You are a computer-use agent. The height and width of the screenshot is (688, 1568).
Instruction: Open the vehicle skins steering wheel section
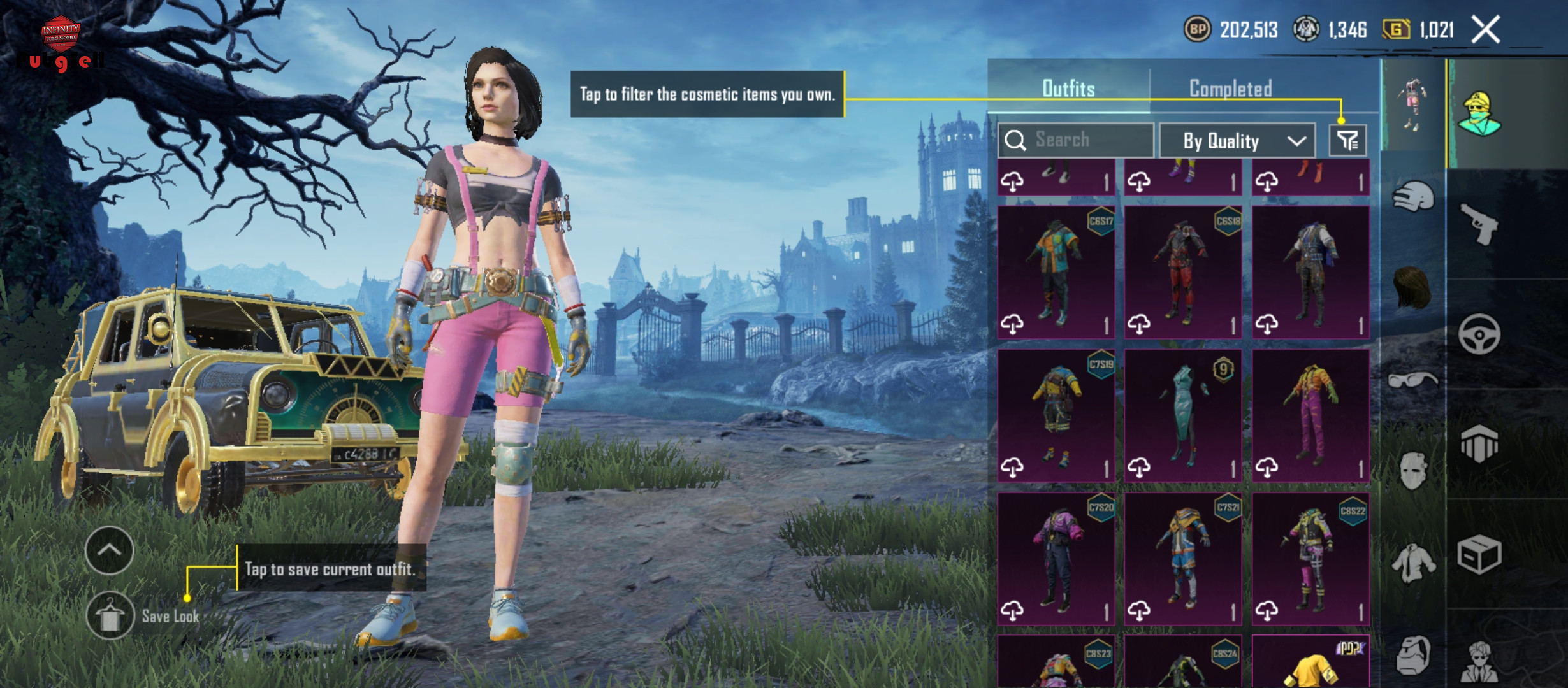1479,334
